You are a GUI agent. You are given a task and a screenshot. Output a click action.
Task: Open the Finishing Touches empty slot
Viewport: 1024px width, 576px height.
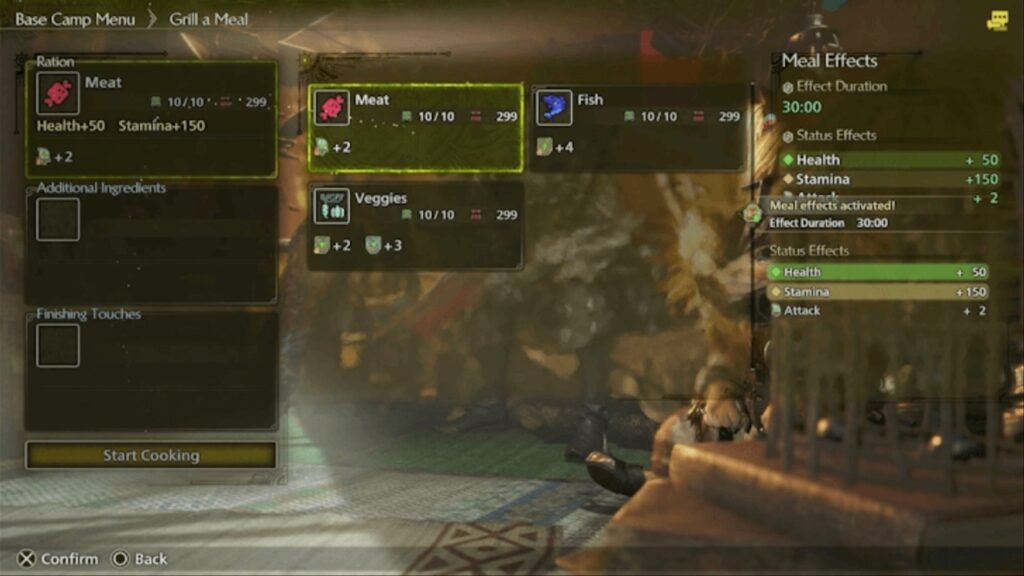(x=58, y=346)
